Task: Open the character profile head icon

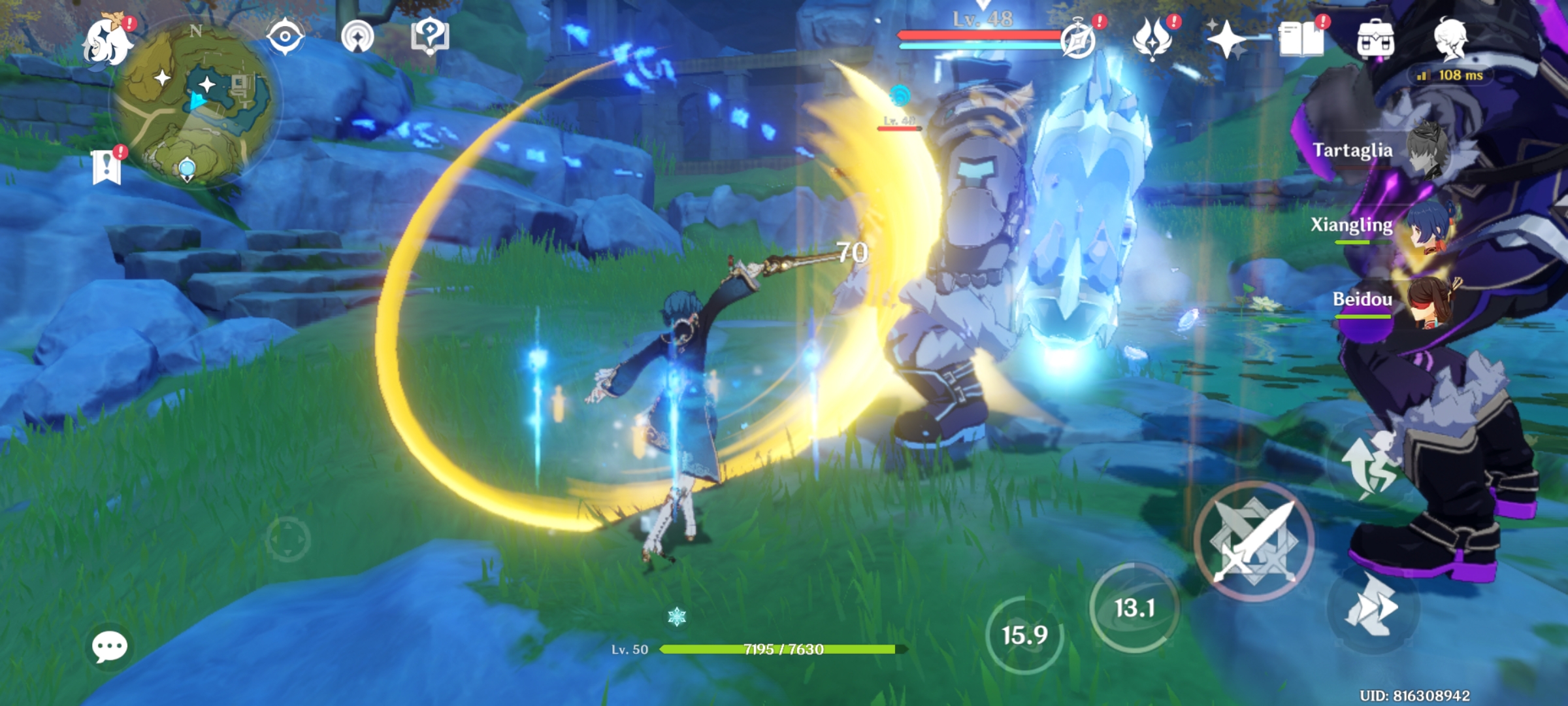Action: click(1451, 38)
